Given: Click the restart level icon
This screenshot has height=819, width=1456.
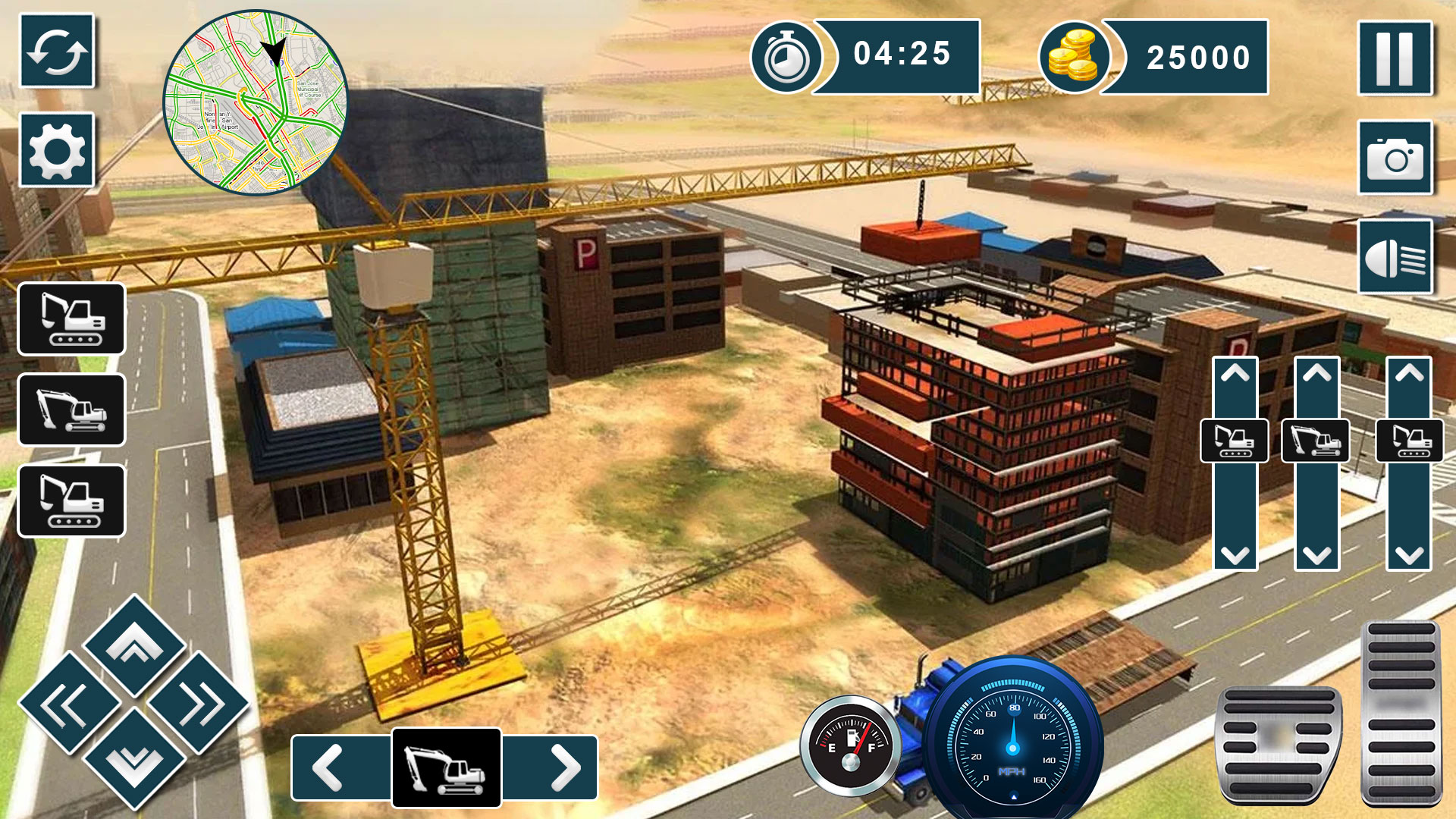Looking at the screenshot, I should (x=57, y=52).
